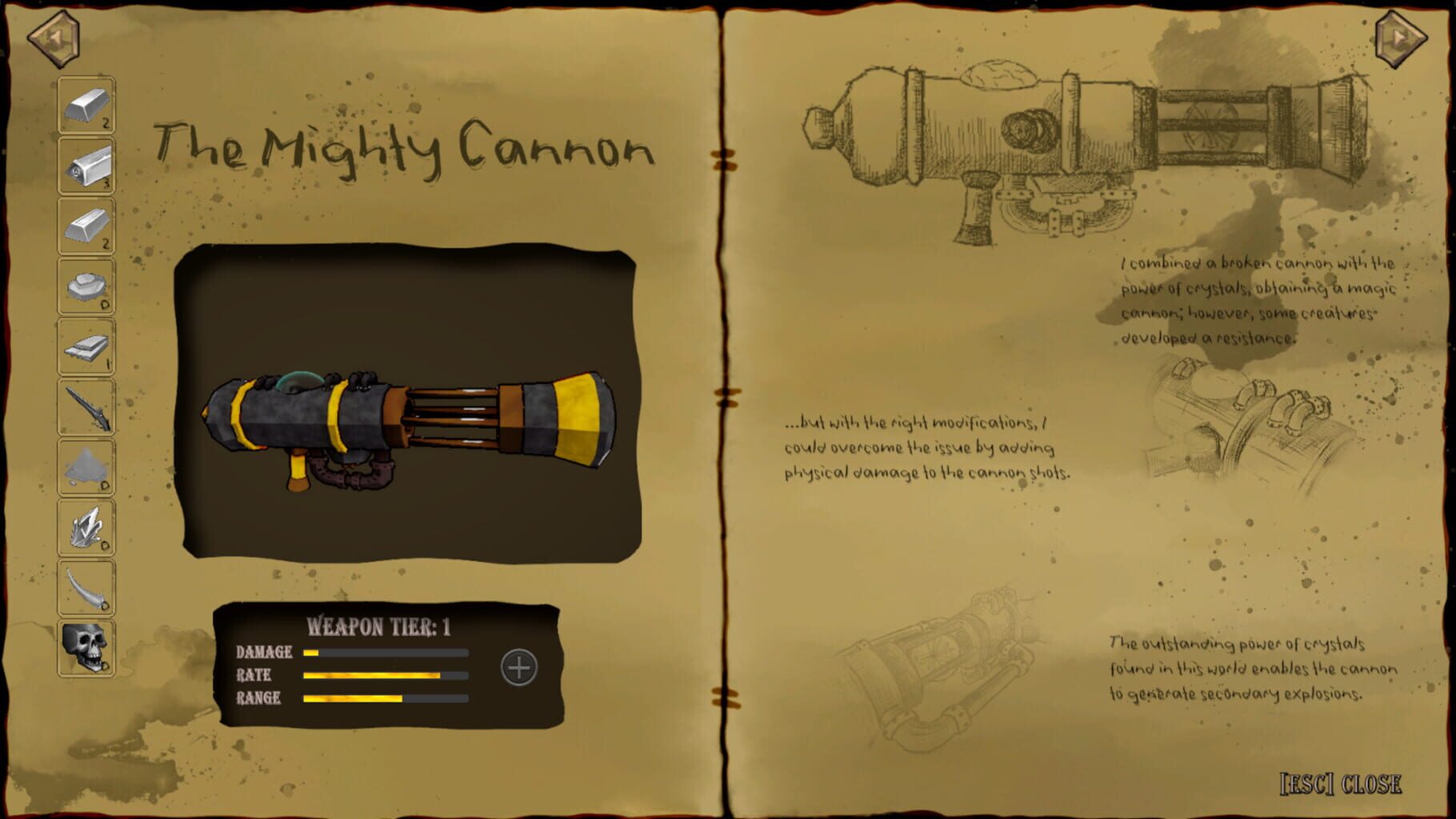Select the crystal resource icon
Screen dimensions: 1456x819
tap(85, 526)
